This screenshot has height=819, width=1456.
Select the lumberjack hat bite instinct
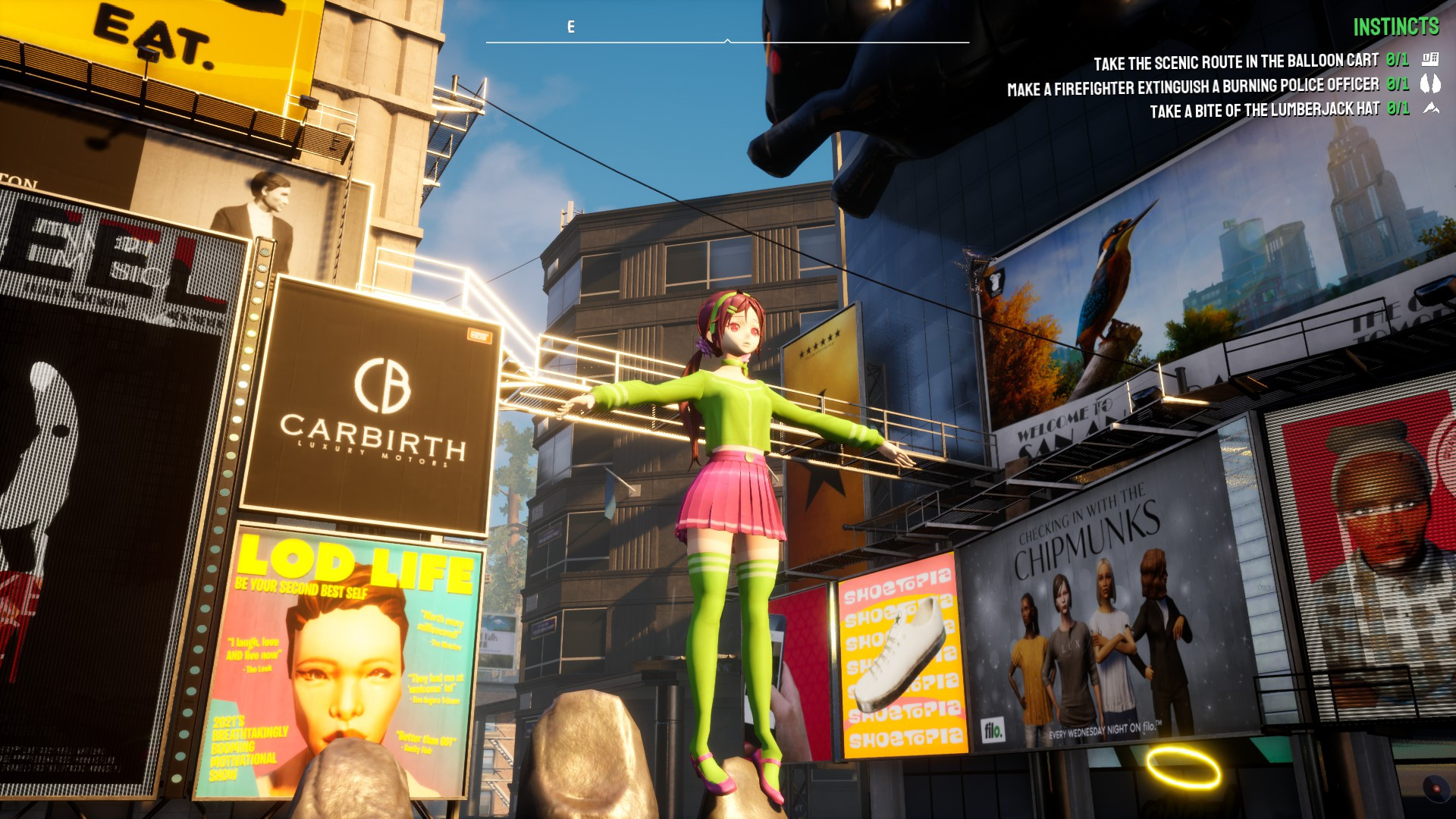pyautogui.click(x=1264, y=111)
